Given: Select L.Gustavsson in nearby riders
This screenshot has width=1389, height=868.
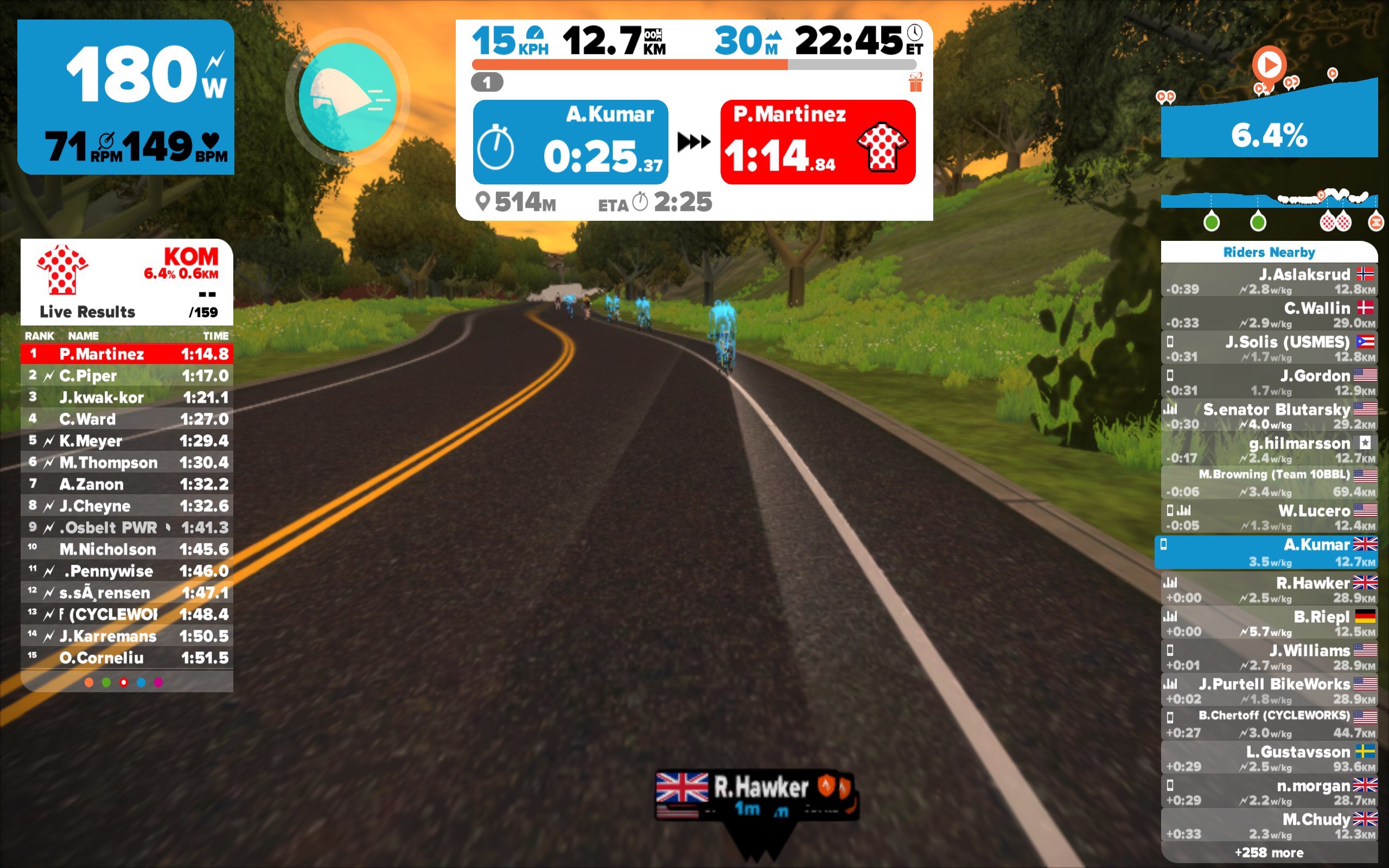Looking at the screenshot, I should coord(1269,758).
